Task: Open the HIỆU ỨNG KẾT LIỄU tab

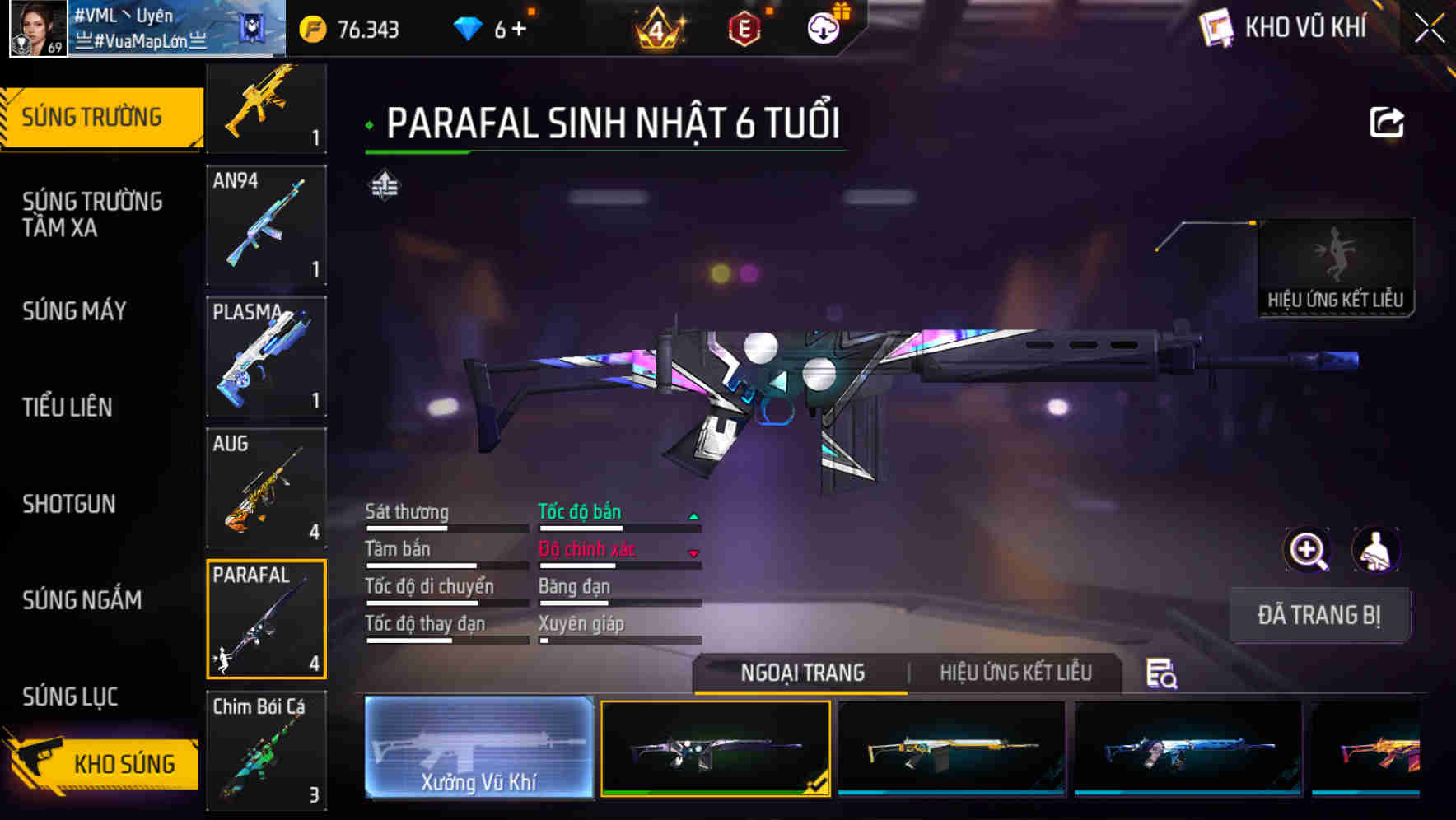Action: point(1015,673)
